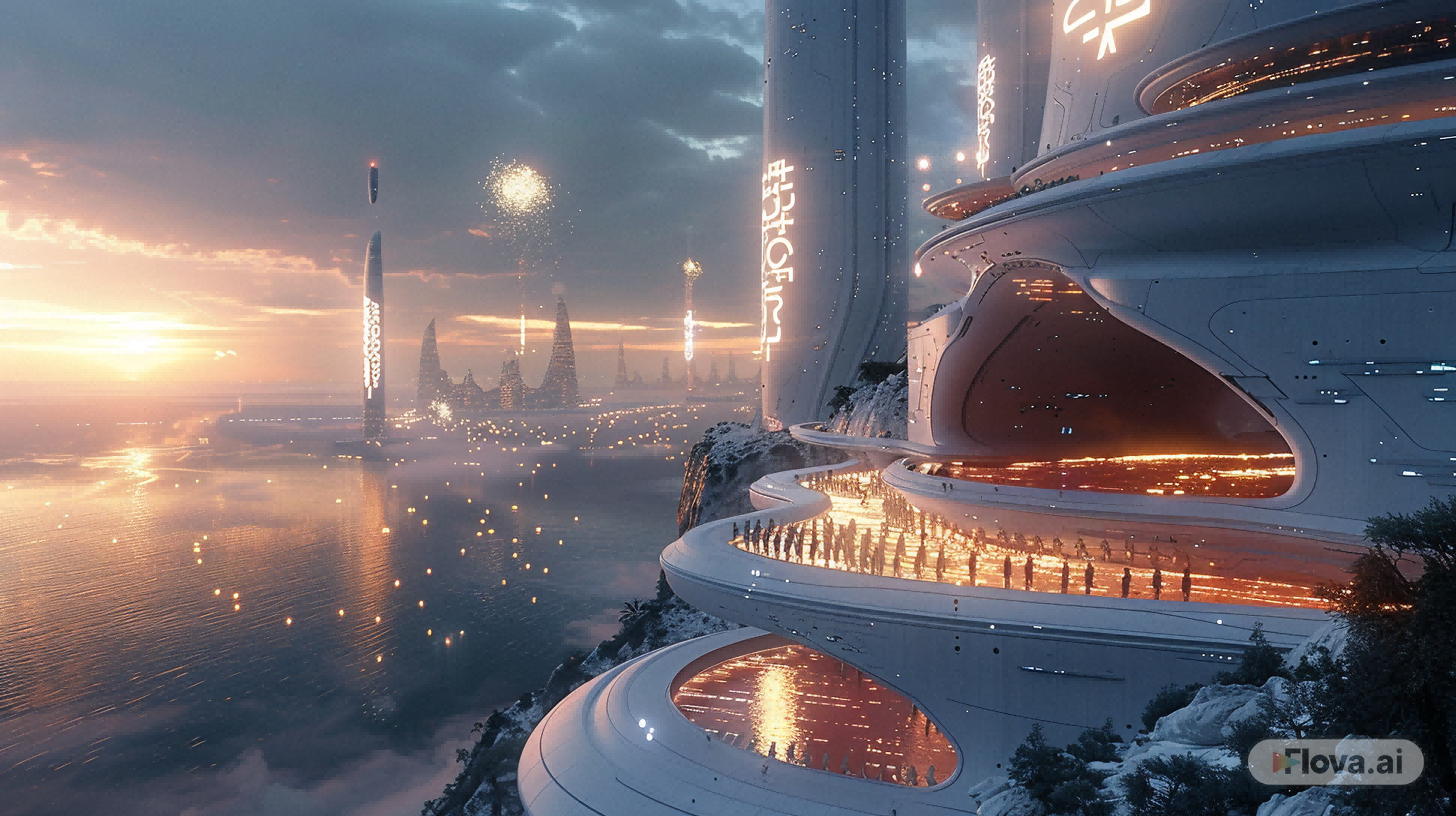Click the Flova.ai watermark badge

click(1335, 762)
